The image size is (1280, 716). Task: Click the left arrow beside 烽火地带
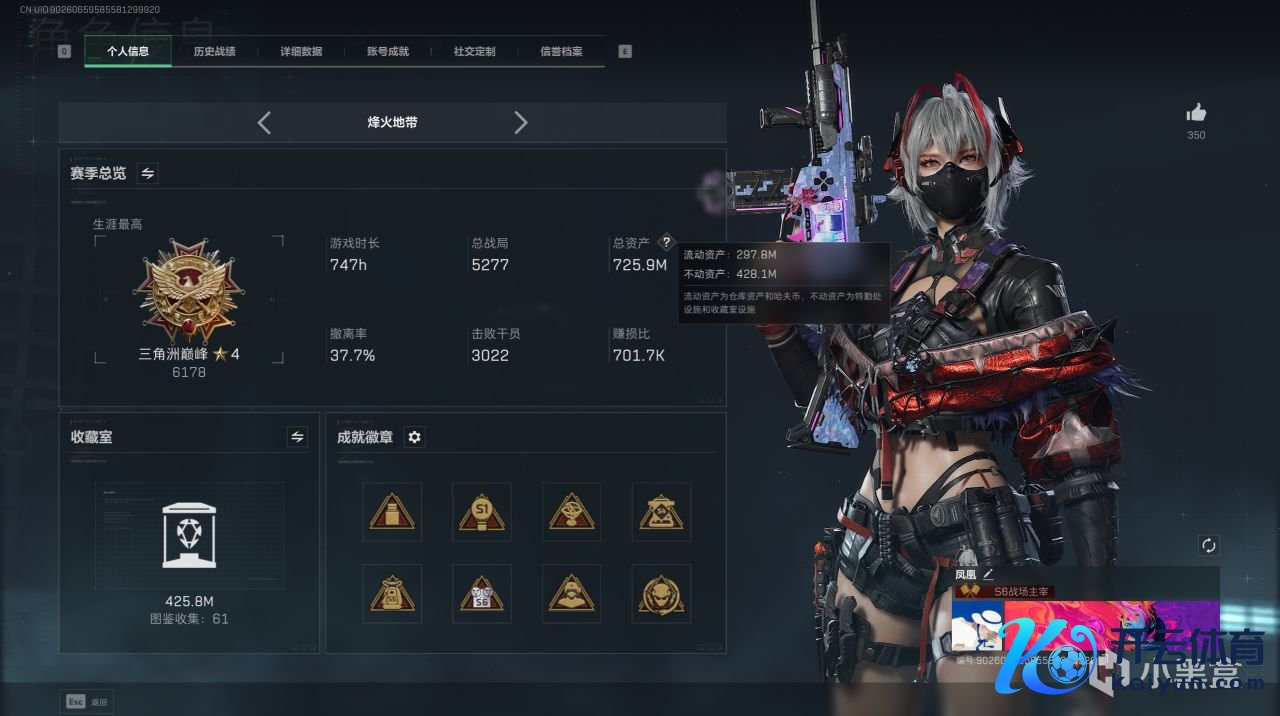(x=264, y=123)
